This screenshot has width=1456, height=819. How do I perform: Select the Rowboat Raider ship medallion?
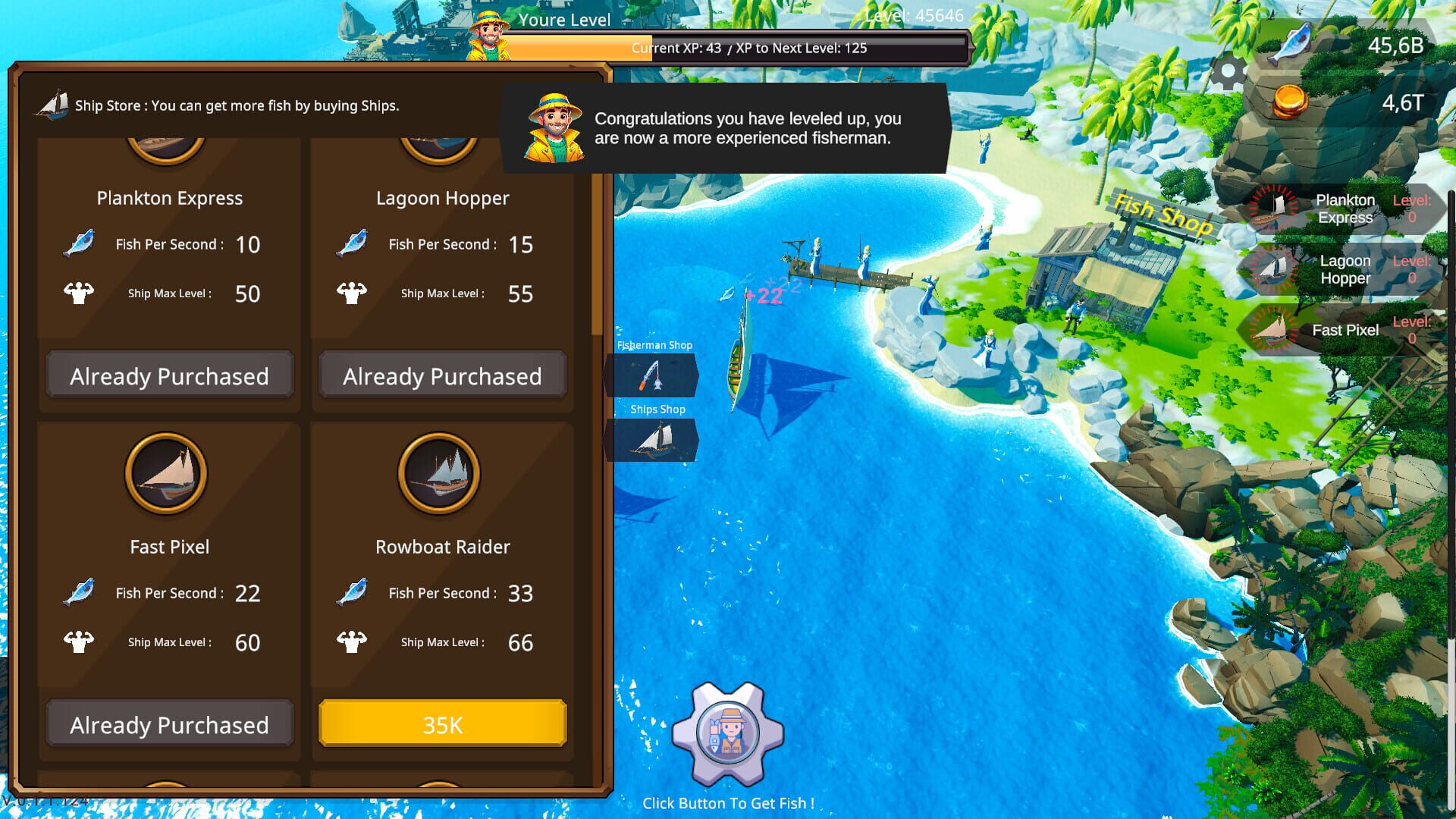tap(442, 472)
